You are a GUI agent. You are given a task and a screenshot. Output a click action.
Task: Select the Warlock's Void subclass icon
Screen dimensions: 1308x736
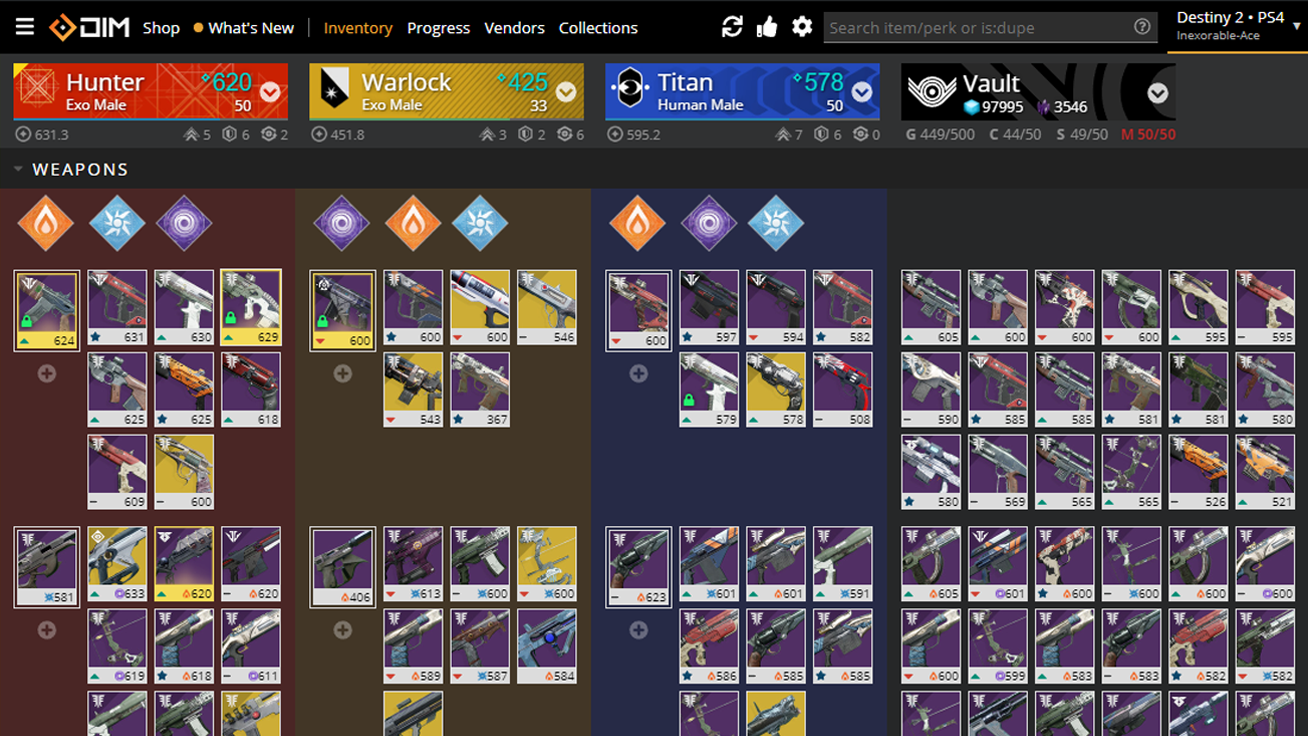point(341,222)
